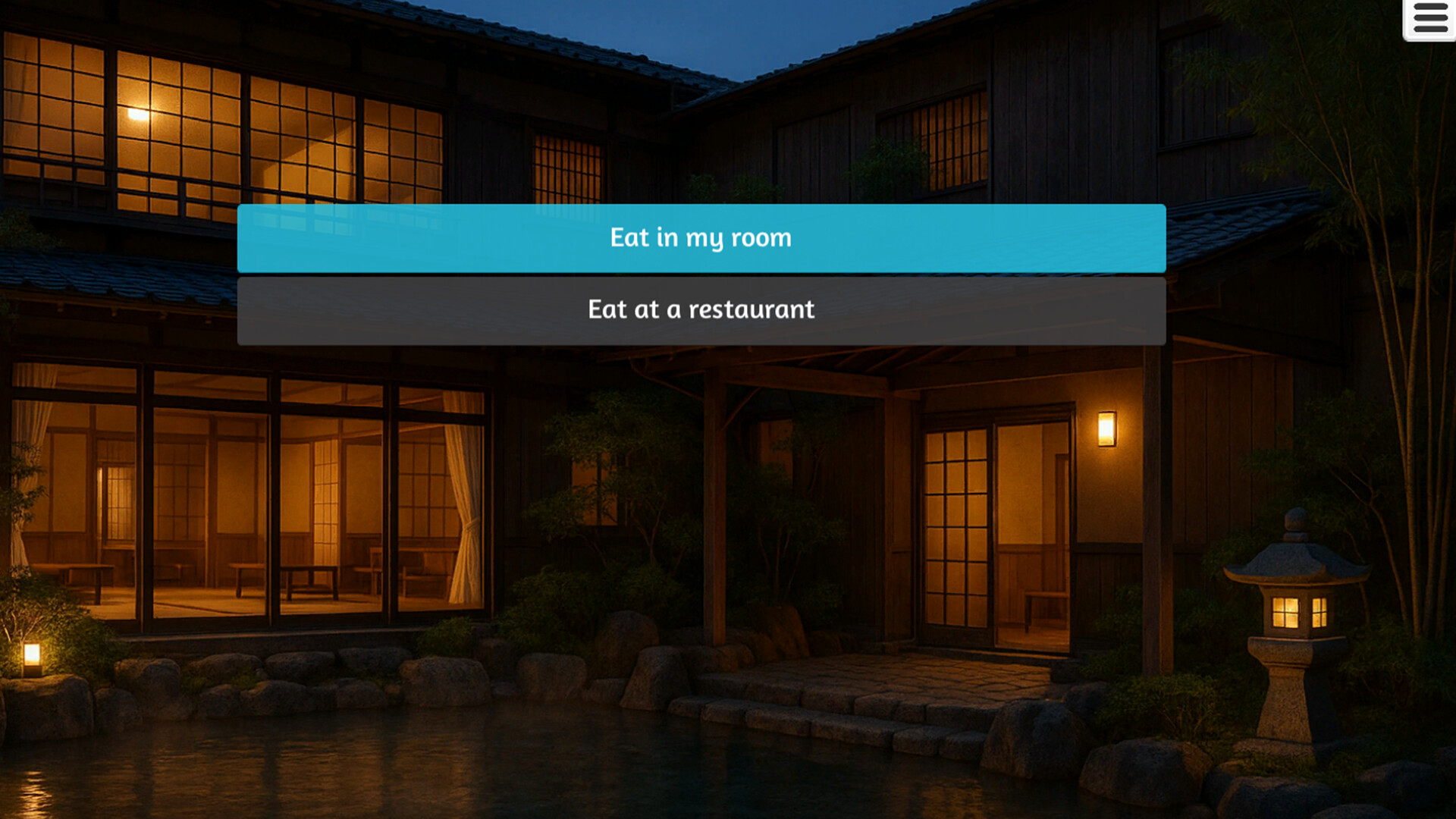Click the three-line menu icon top right
This screenshot has width=1456, height=819.
(x=1432, y=17)
